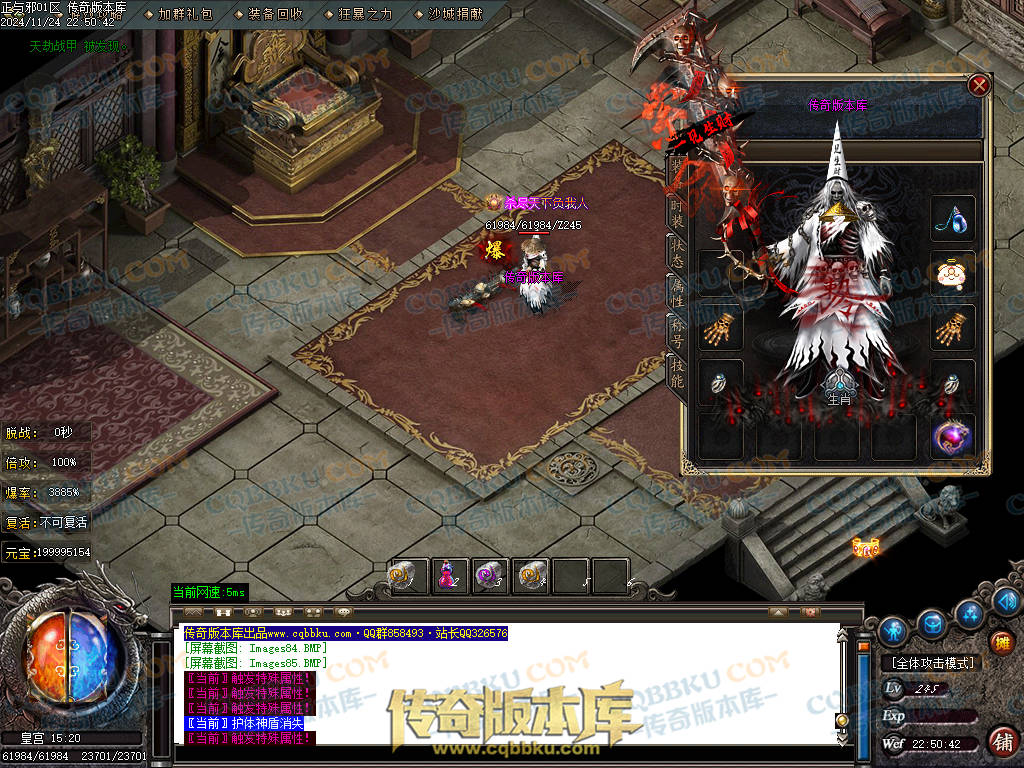Switch to the 时装 fashion tab
The height and width of the screenshot is (768, 1024).
pyautogui.click(x=677, y=211)
